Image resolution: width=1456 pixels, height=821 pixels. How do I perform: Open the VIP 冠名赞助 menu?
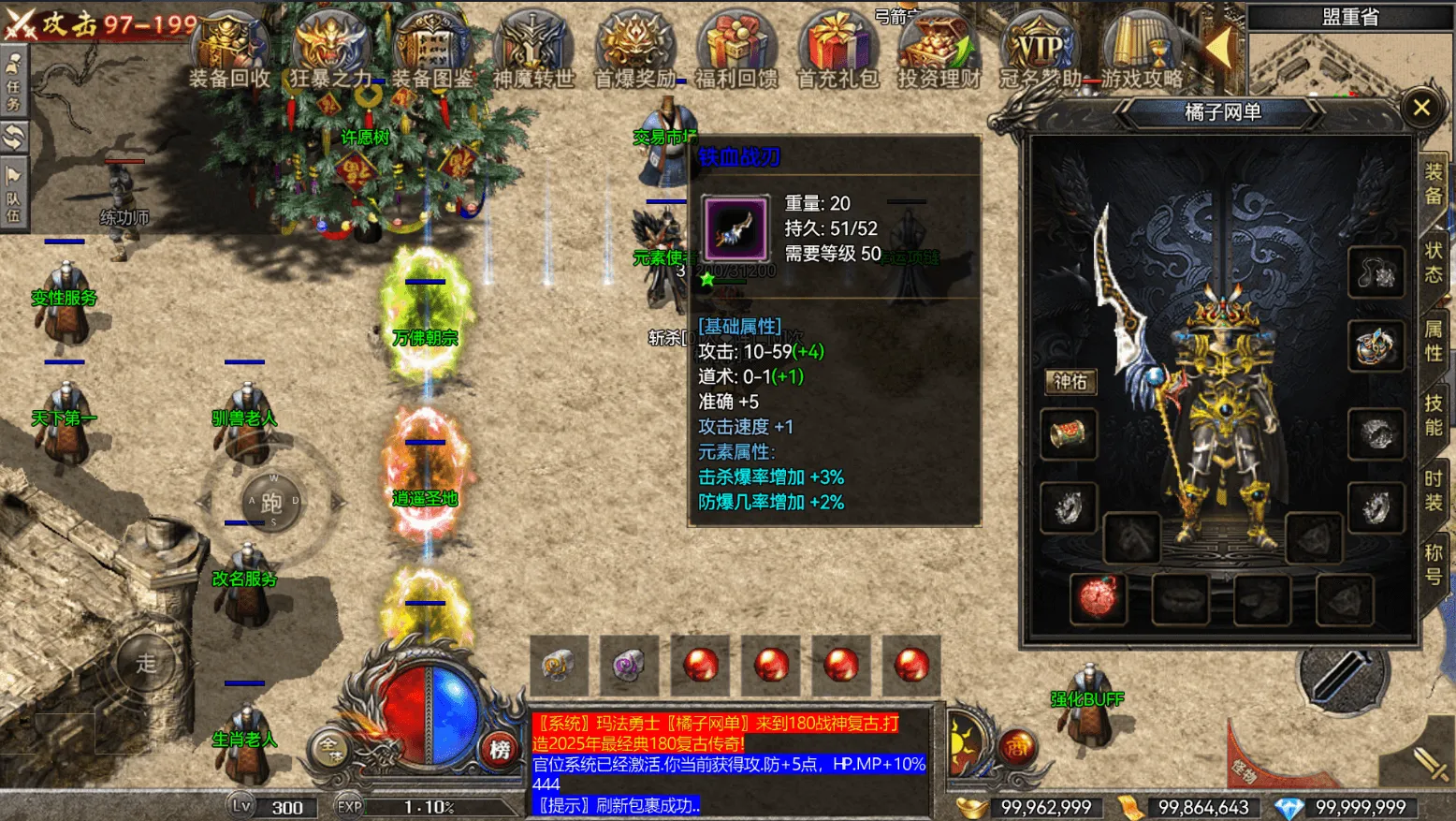[x=1040, y=51]
